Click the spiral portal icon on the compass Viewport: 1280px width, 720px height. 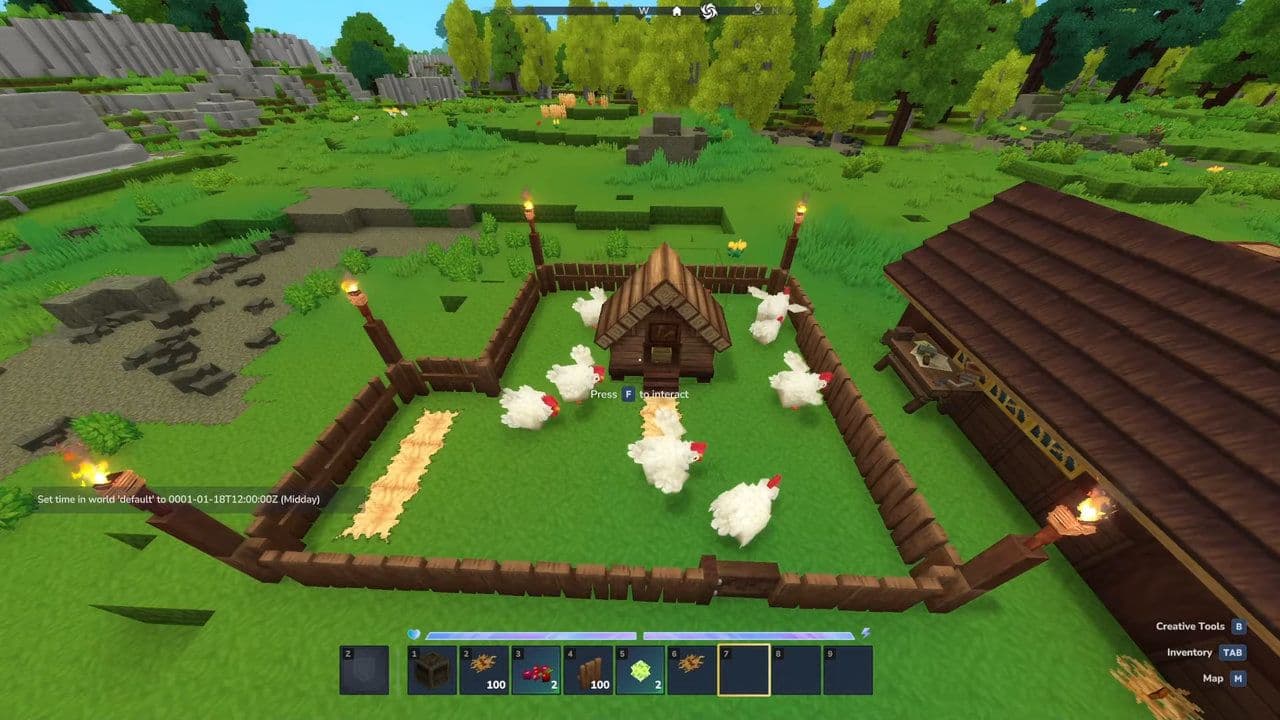(x=708, y=12)
